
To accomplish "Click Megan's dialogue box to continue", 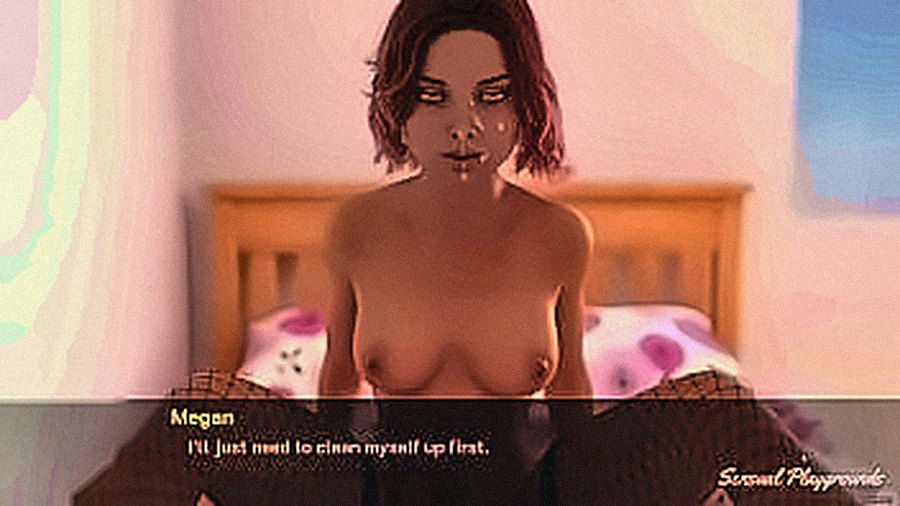I will pyautogui.click(x=450, y=450).
